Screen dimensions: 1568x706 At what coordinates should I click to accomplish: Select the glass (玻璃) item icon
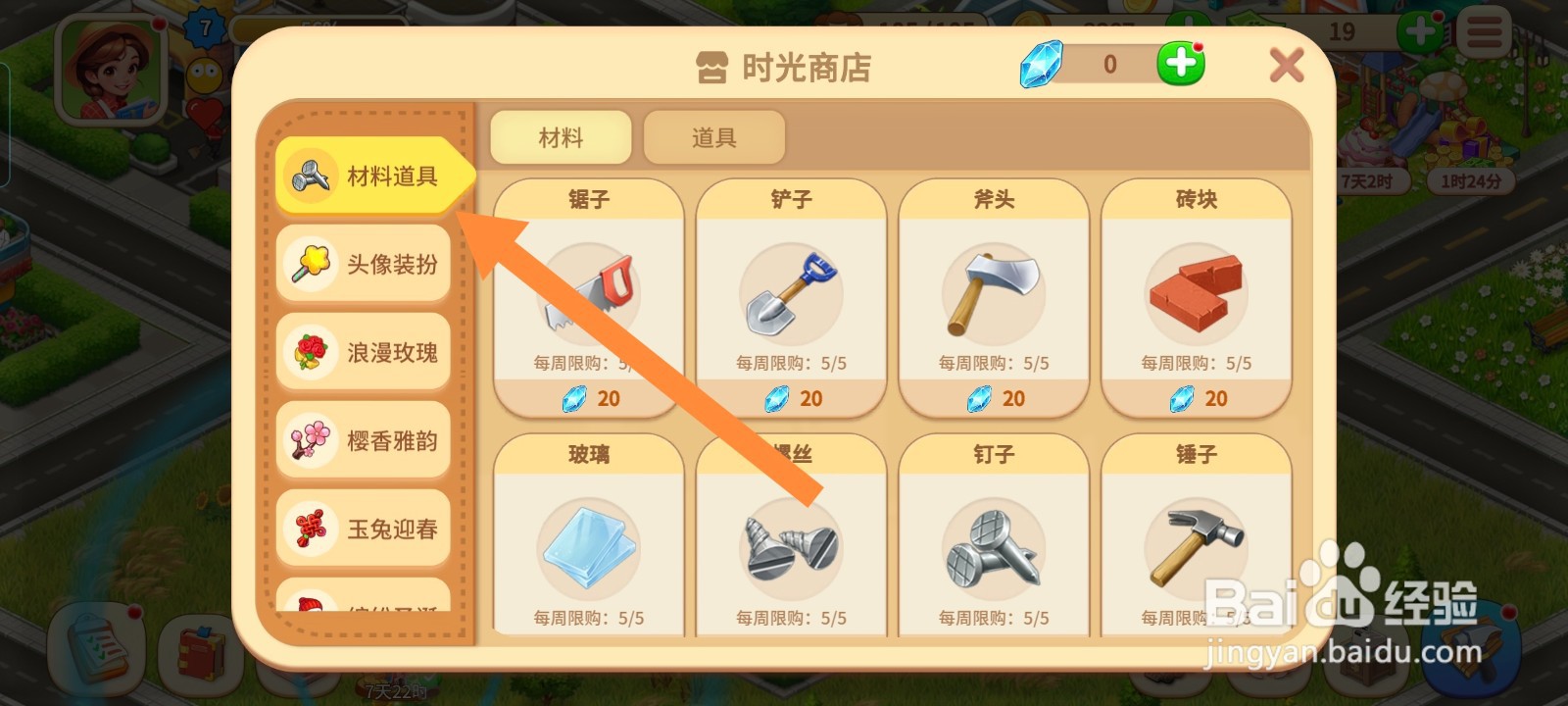(x=586, y=549)
